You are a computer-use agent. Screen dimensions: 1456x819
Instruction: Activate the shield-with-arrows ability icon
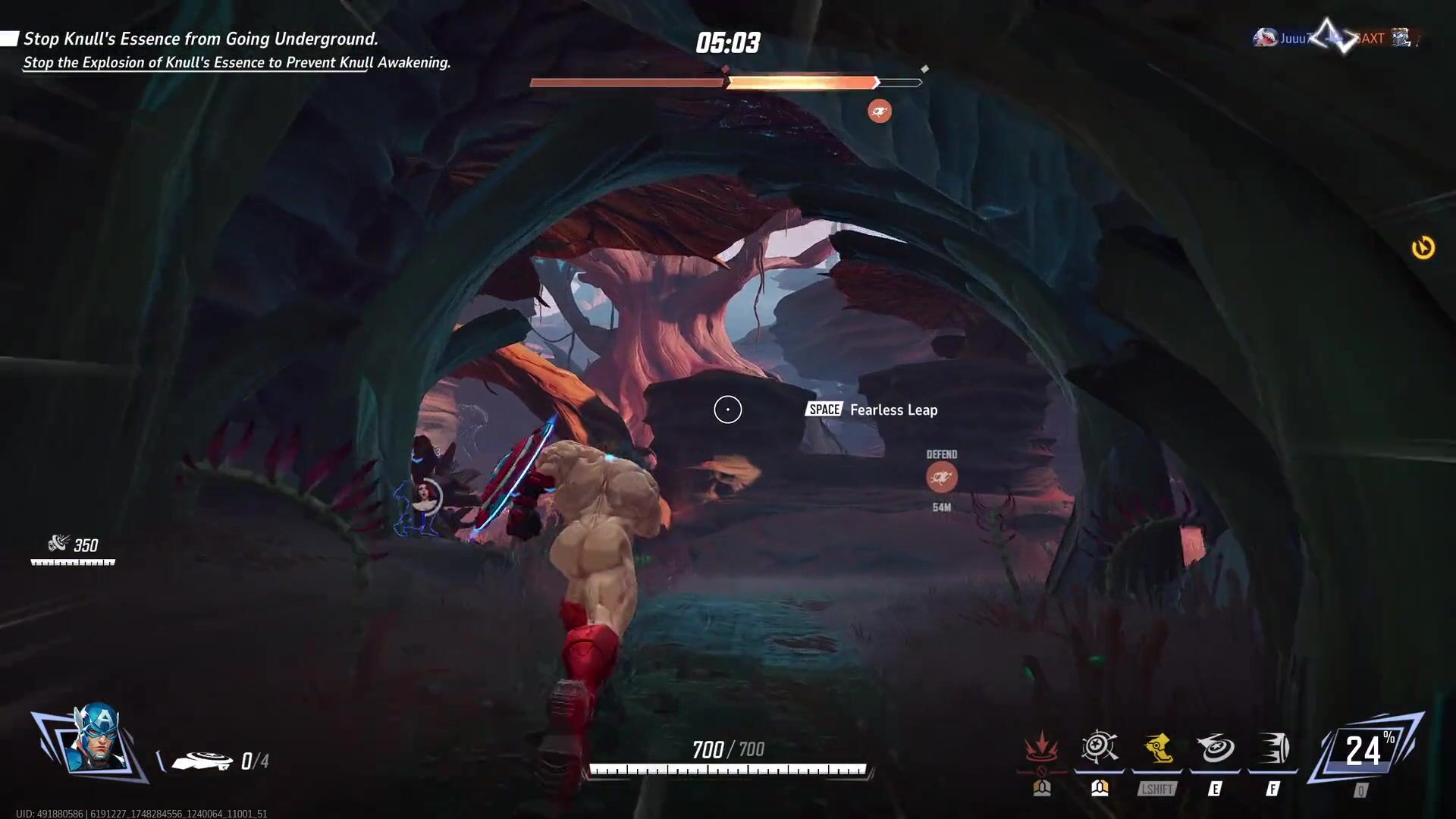tap(1099, 748)
